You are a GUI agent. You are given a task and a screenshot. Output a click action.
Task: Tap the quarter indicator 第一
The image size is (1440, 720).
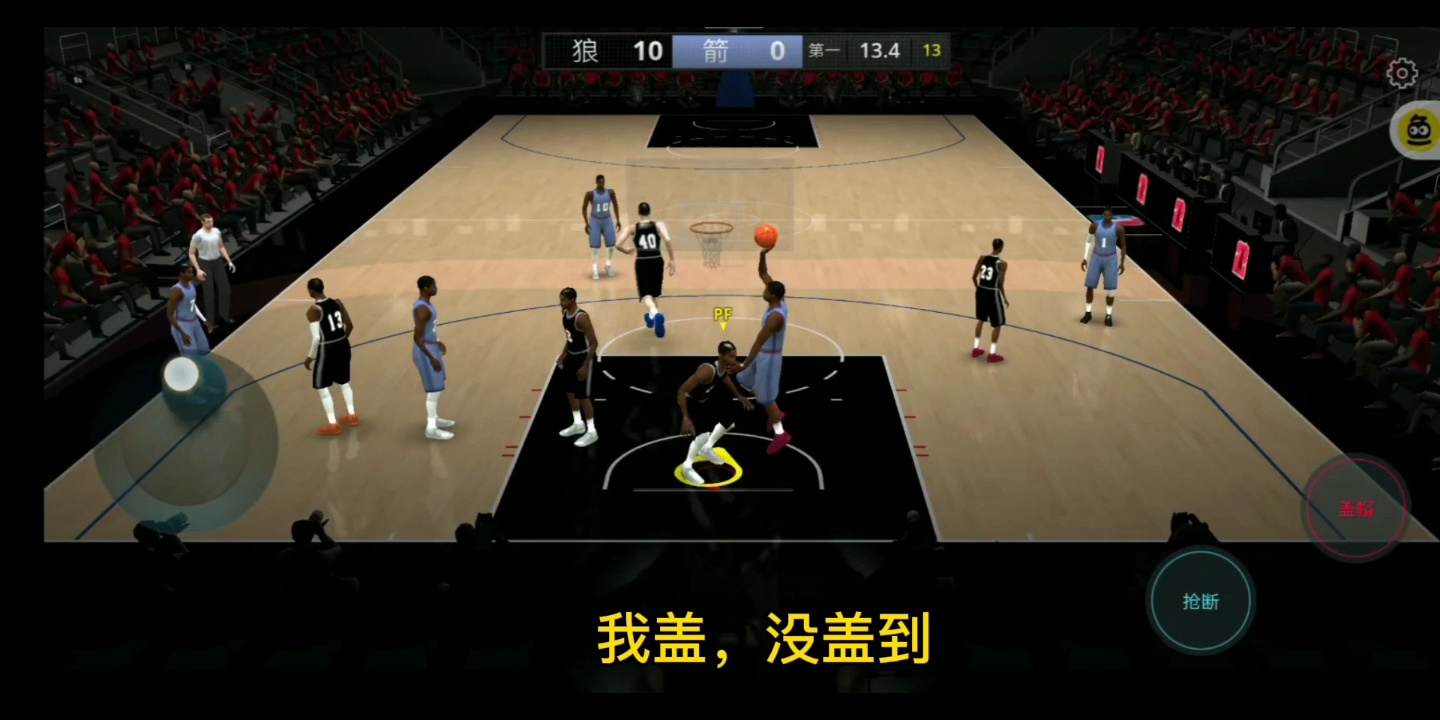coord(825,51)
